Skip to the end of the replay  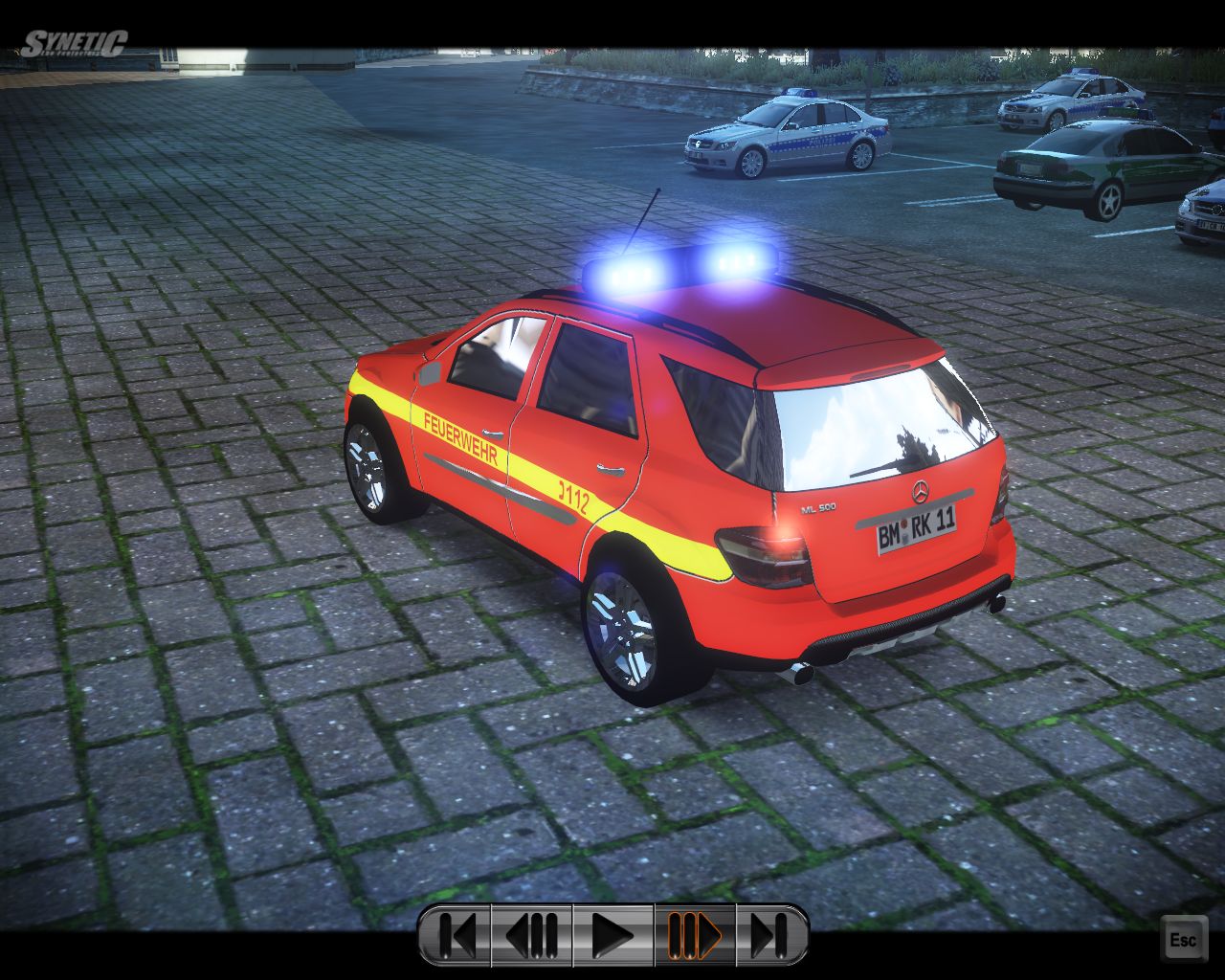pyautogui.click(x=770, y=935)
